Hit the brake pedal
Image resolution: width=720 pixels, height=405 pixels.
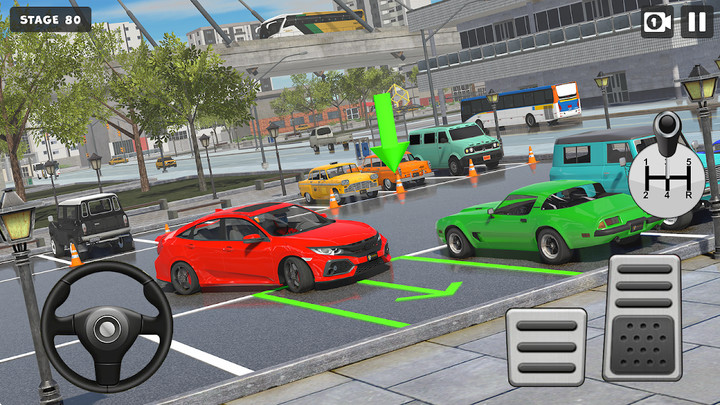click(x=546, y=346)
